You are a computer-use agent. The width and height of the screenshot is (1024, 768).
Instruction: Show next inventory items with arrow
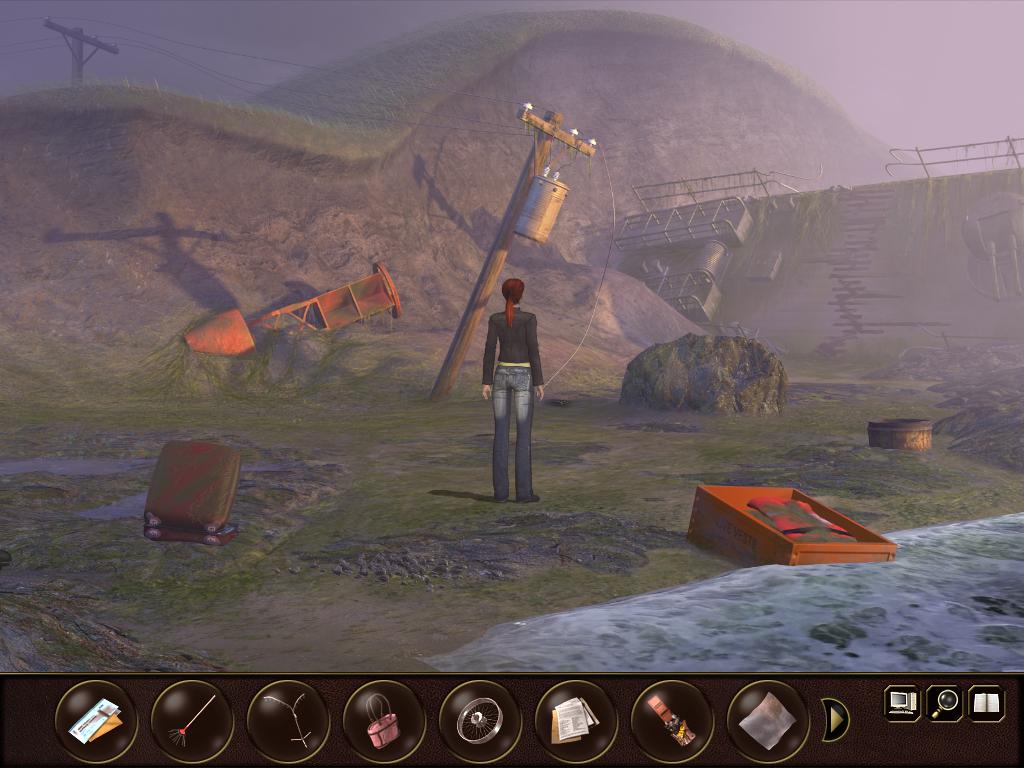[835, 719]
